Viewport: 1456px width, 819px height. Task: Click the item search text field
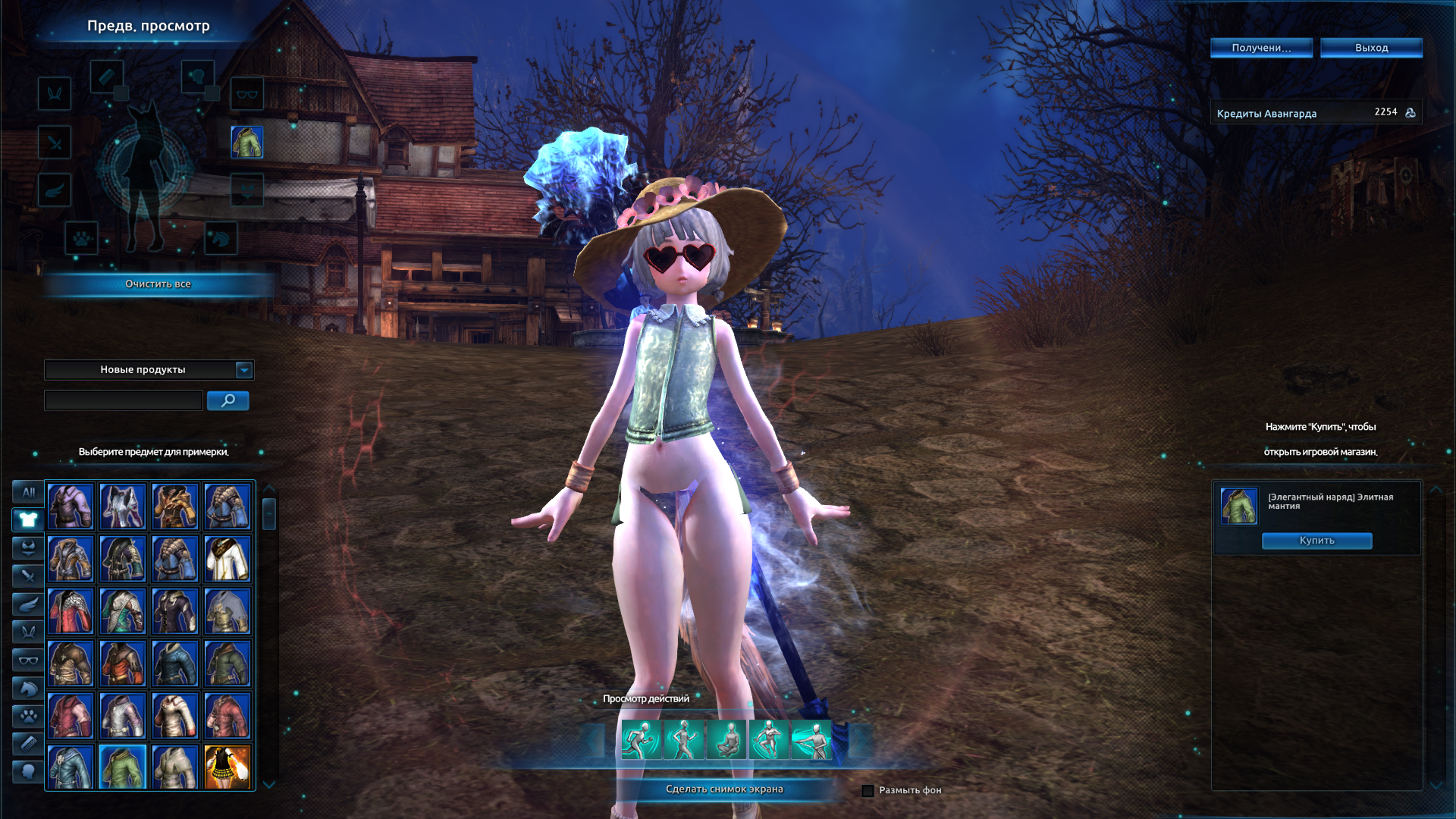pyautogui.click(x=124, y=400)
